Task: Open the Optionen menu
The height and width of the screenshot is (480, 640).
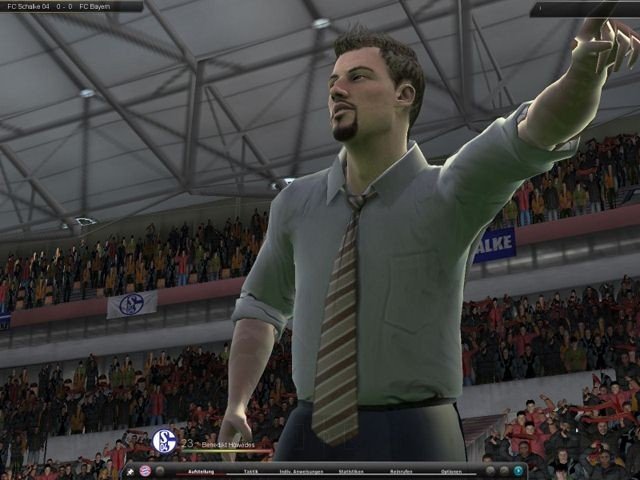Action: click(x=451, y=470)
